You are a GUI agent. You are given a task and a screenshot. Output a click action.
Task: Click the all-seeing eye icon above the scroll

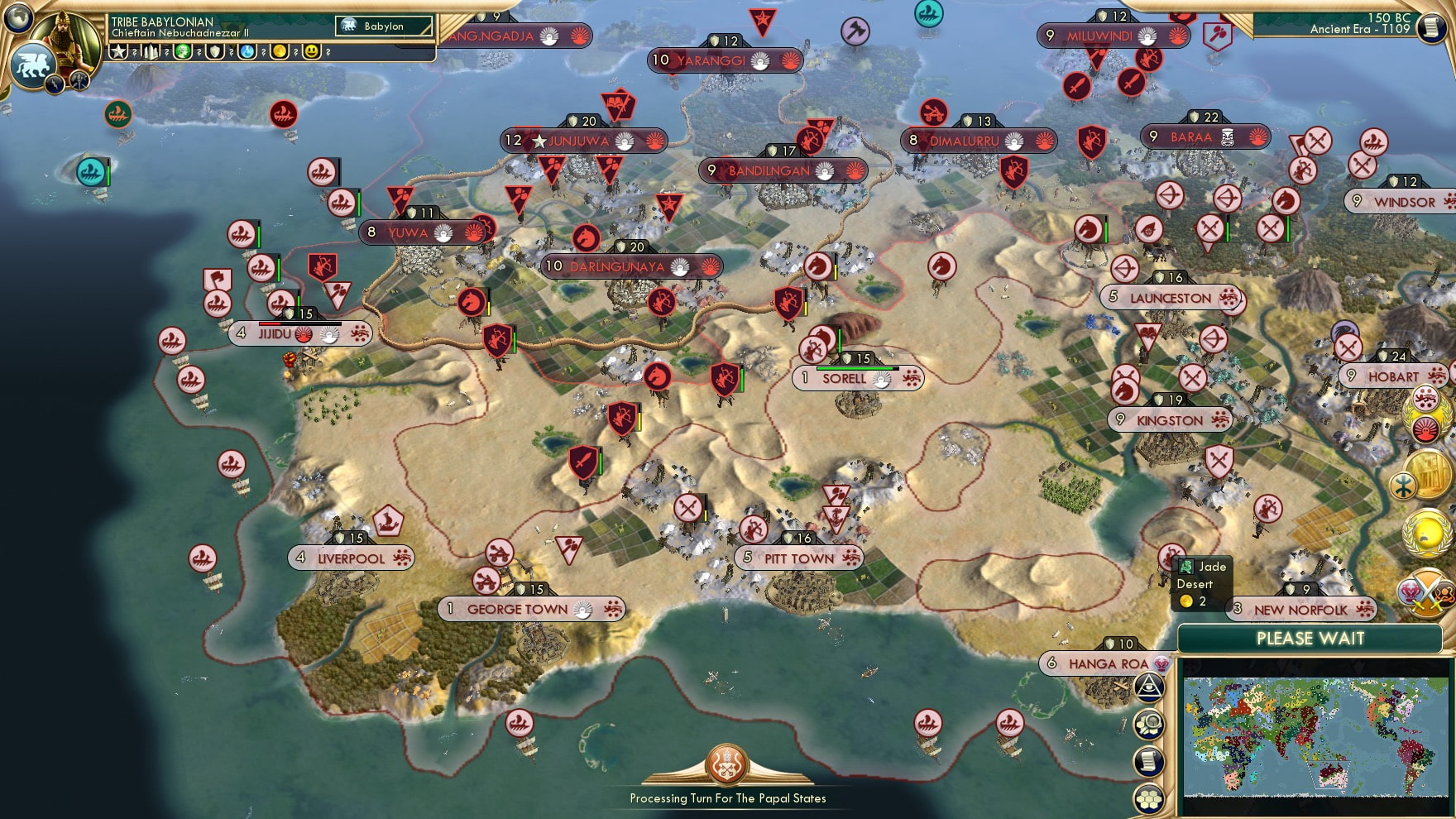click(1149, 687)
